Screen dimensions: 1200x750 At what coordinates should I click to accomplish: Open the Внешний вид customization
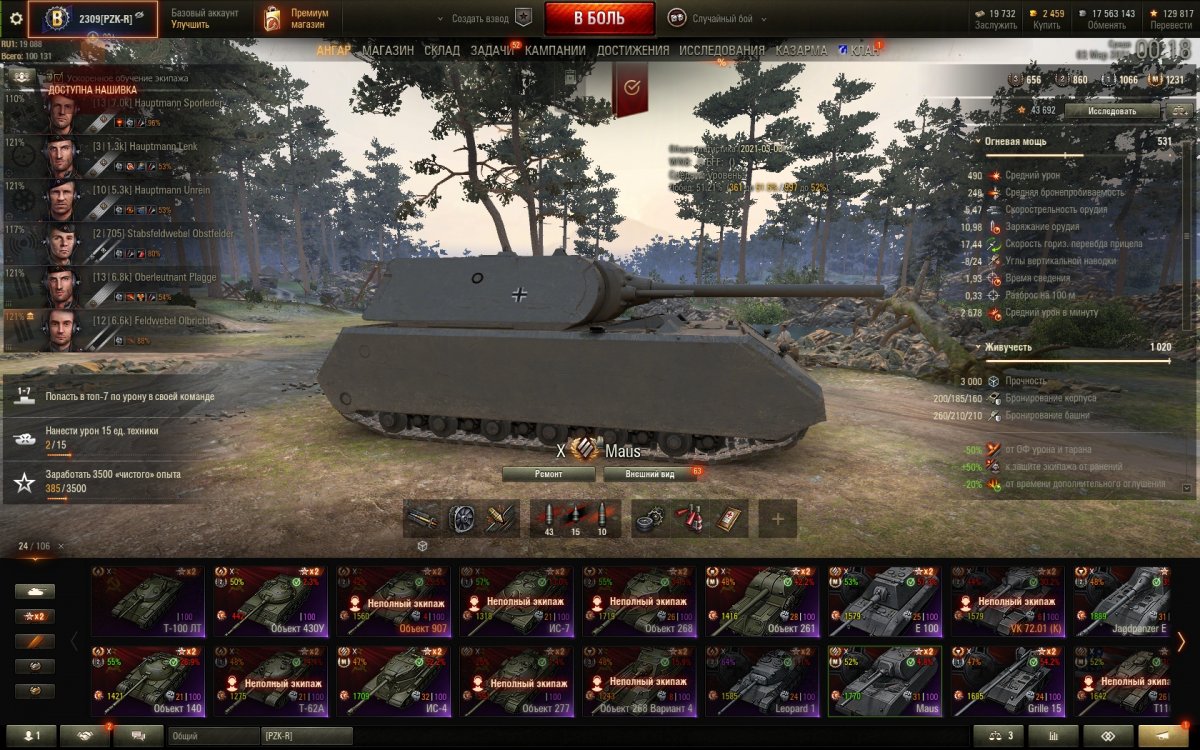[649, 474]
